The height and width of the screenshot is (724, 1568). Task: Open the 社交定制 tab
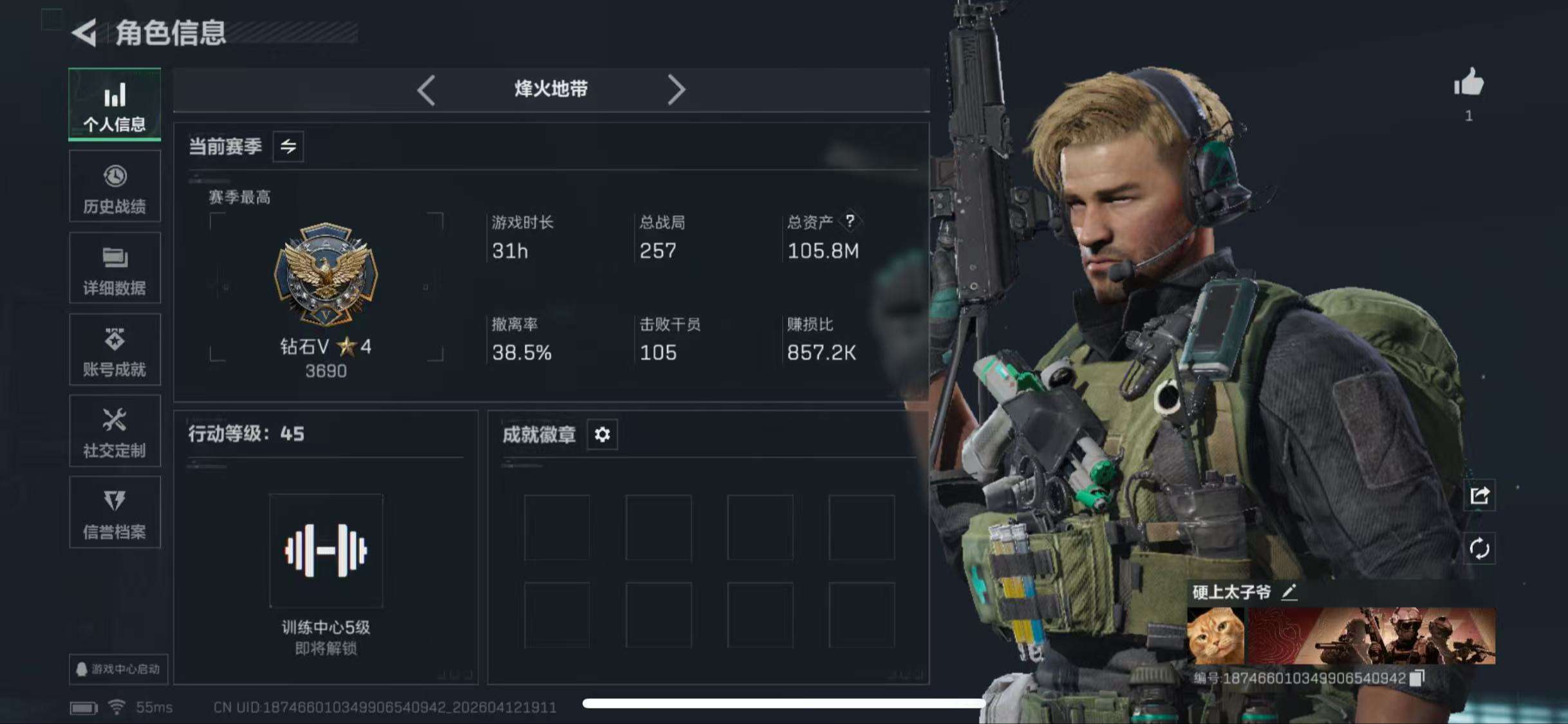[115, 431]
